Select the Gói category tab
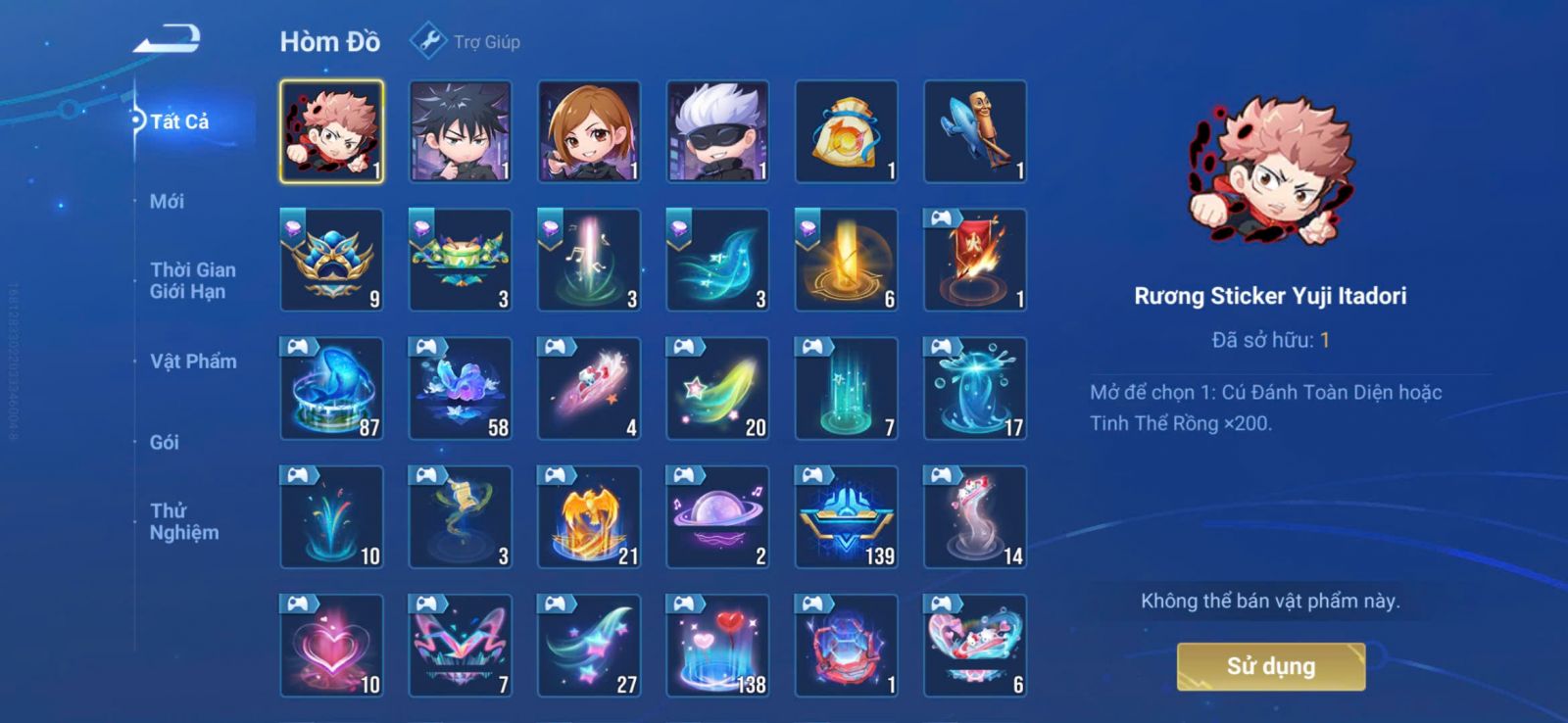Screen dimensions: 1568x723 [165, 442]
